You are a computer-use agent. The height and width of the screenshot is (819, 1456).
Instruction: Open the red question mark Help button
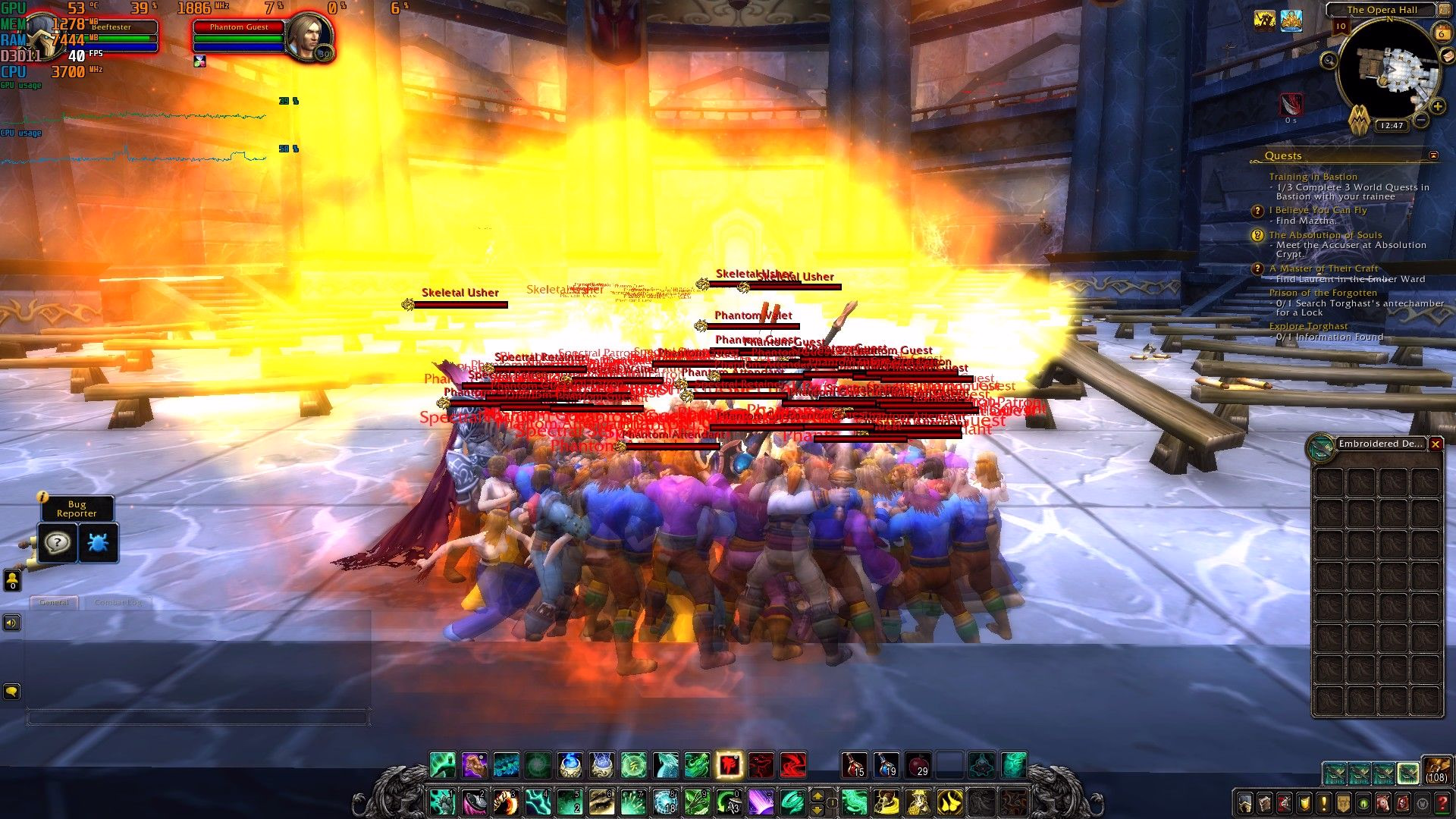(x=1442, y=804)
